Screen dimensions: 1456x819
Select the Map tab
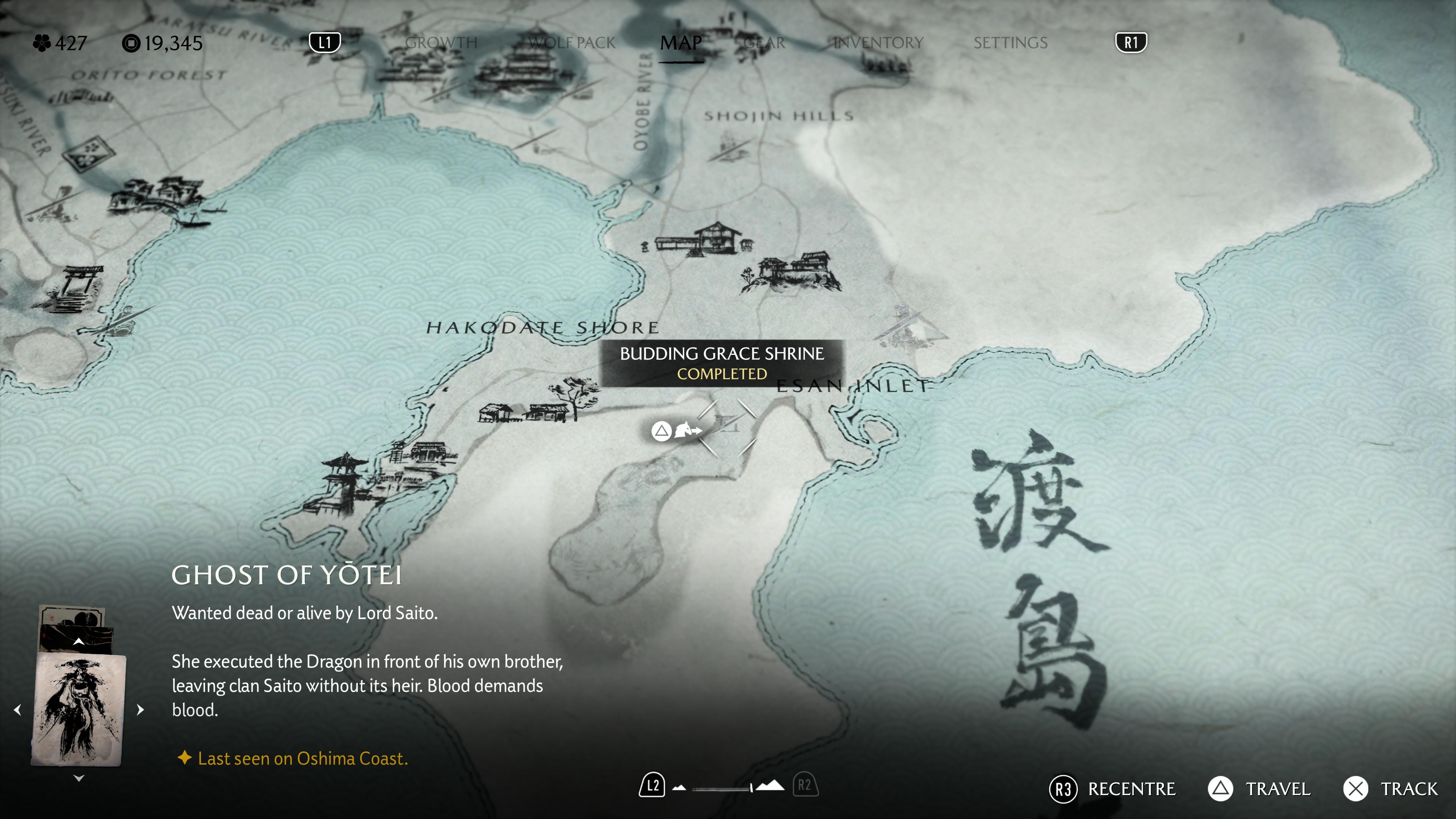[x=681, y=43]
